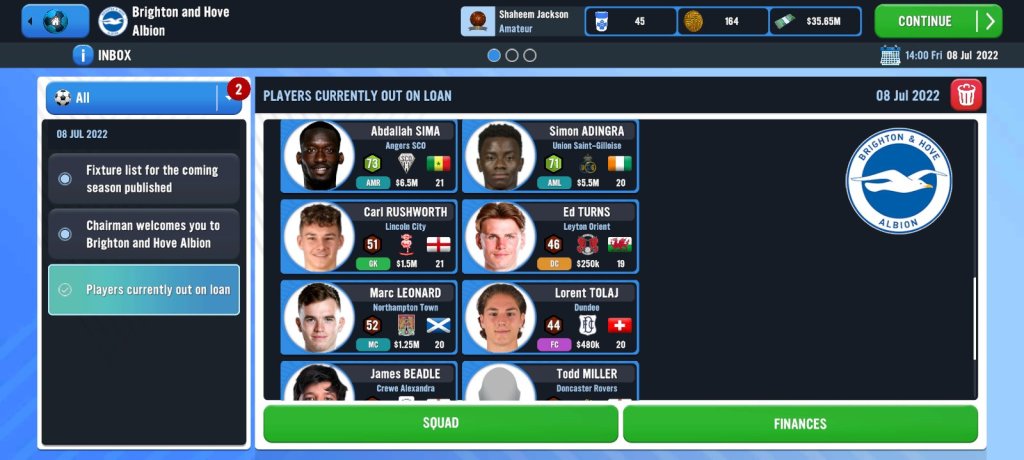This screenshot has height=460, width=1024.
Task: Select the Players currently out on loan message
Action: point(144,290)
